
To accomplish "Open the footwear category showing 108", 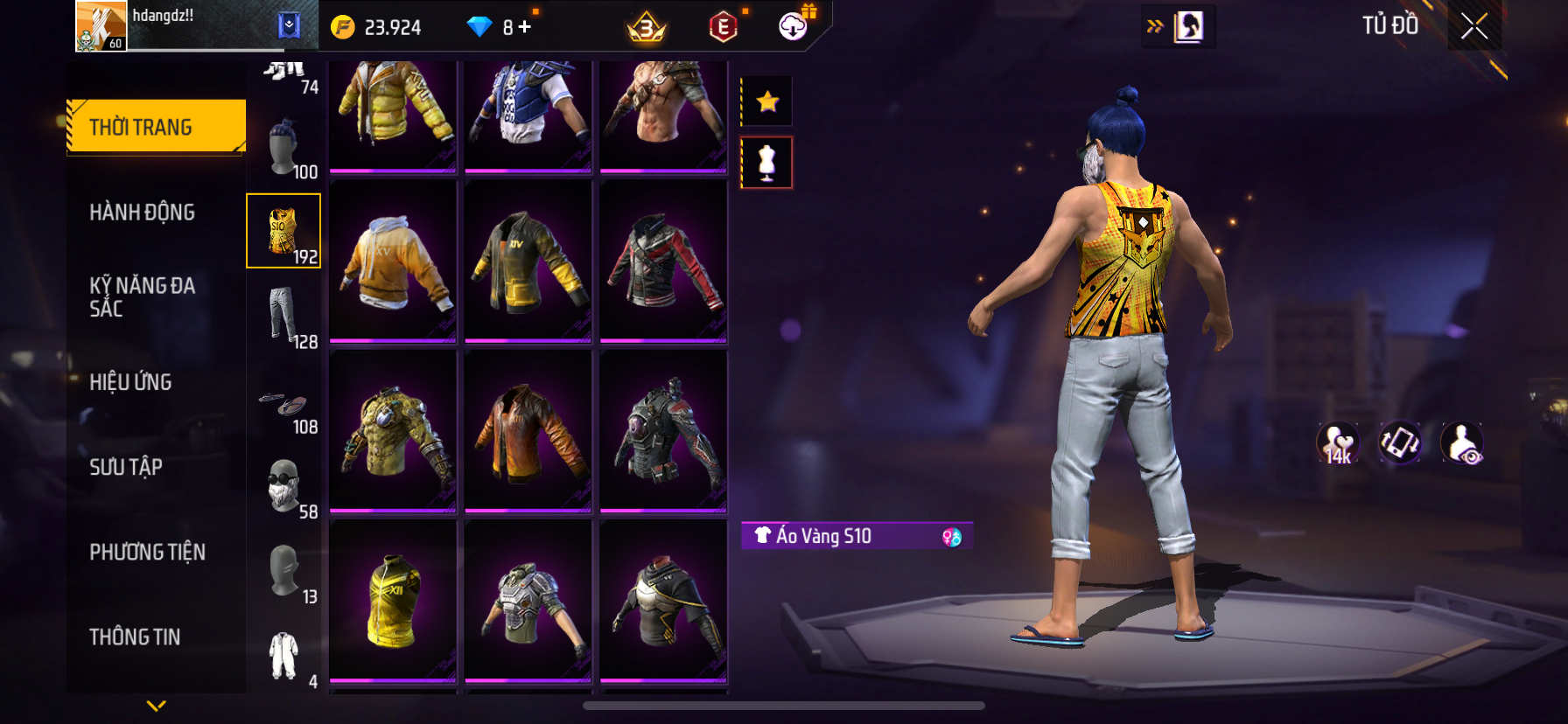I will pyautogui.click(x=284, y=409).
